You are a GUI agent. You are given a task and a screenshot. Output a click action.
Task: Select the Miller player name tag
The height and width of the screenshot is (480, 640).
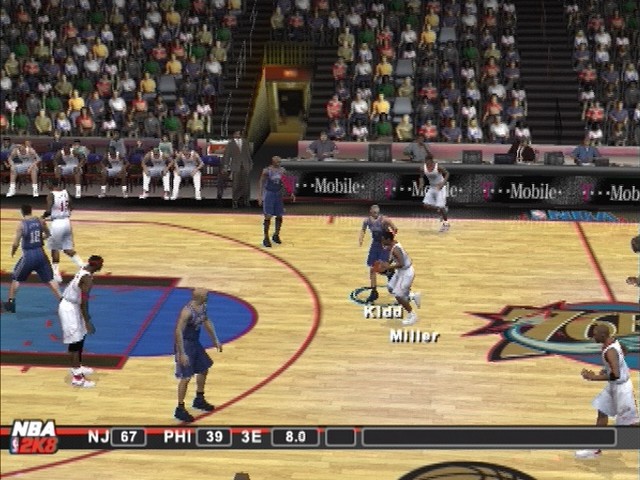coord(414,336)
